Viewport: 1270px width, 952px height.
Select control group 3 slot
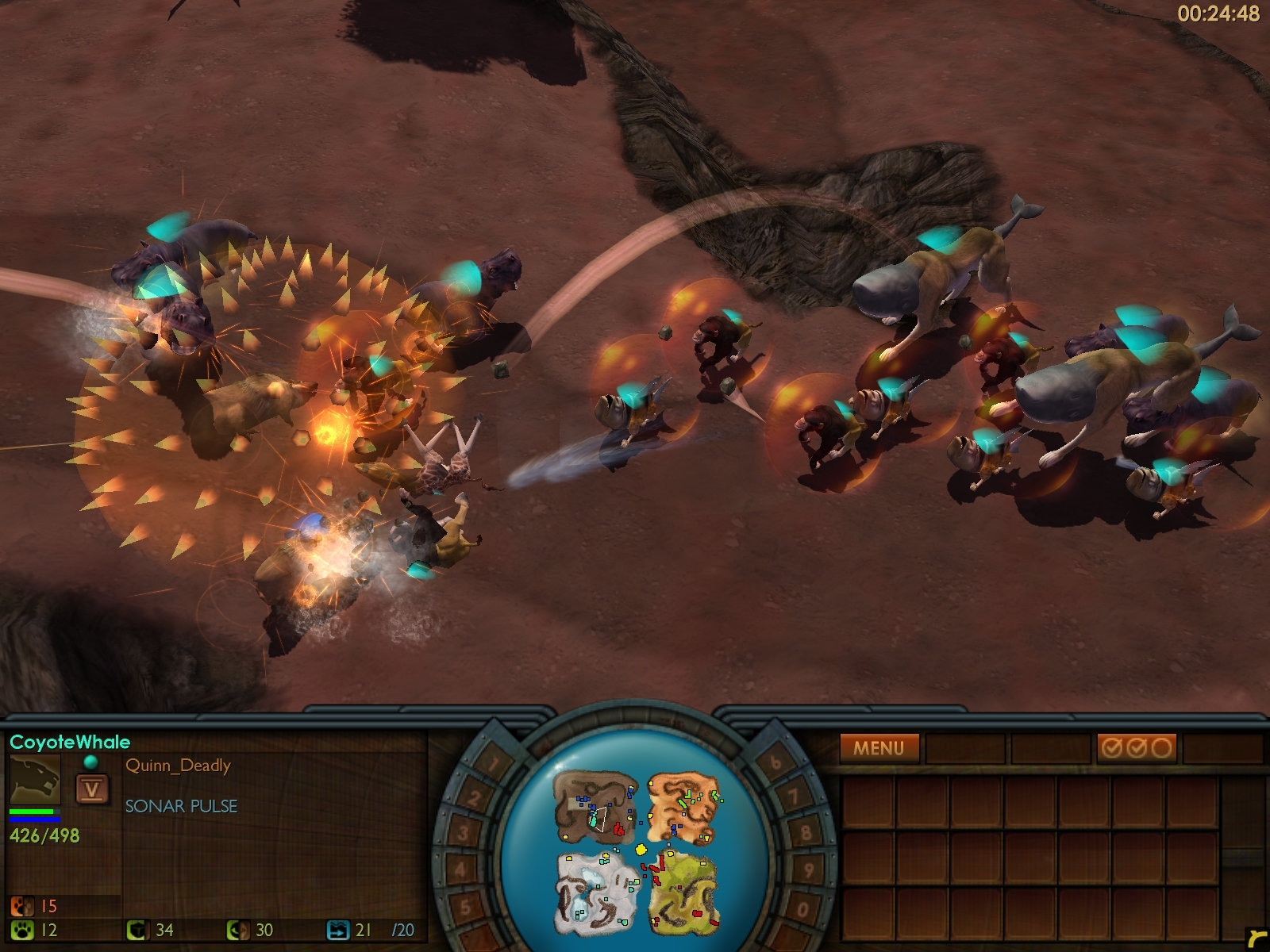[x=463, y=834]
